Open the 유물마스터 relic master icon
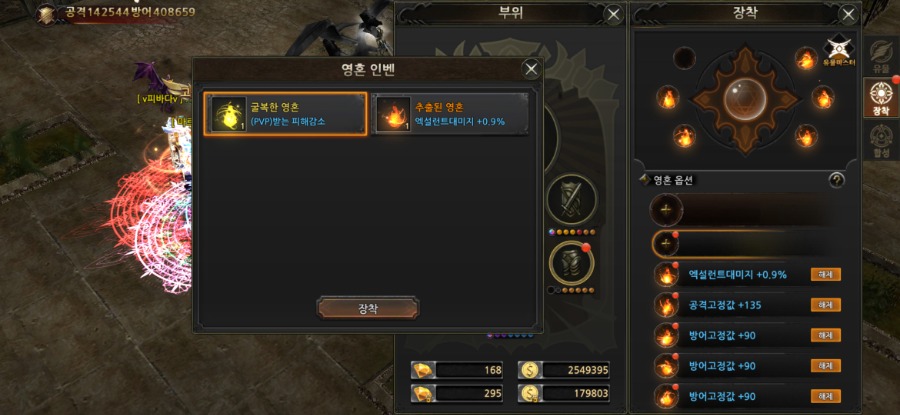900x415 pixels. pyautogui.click(x=836, y=52)
